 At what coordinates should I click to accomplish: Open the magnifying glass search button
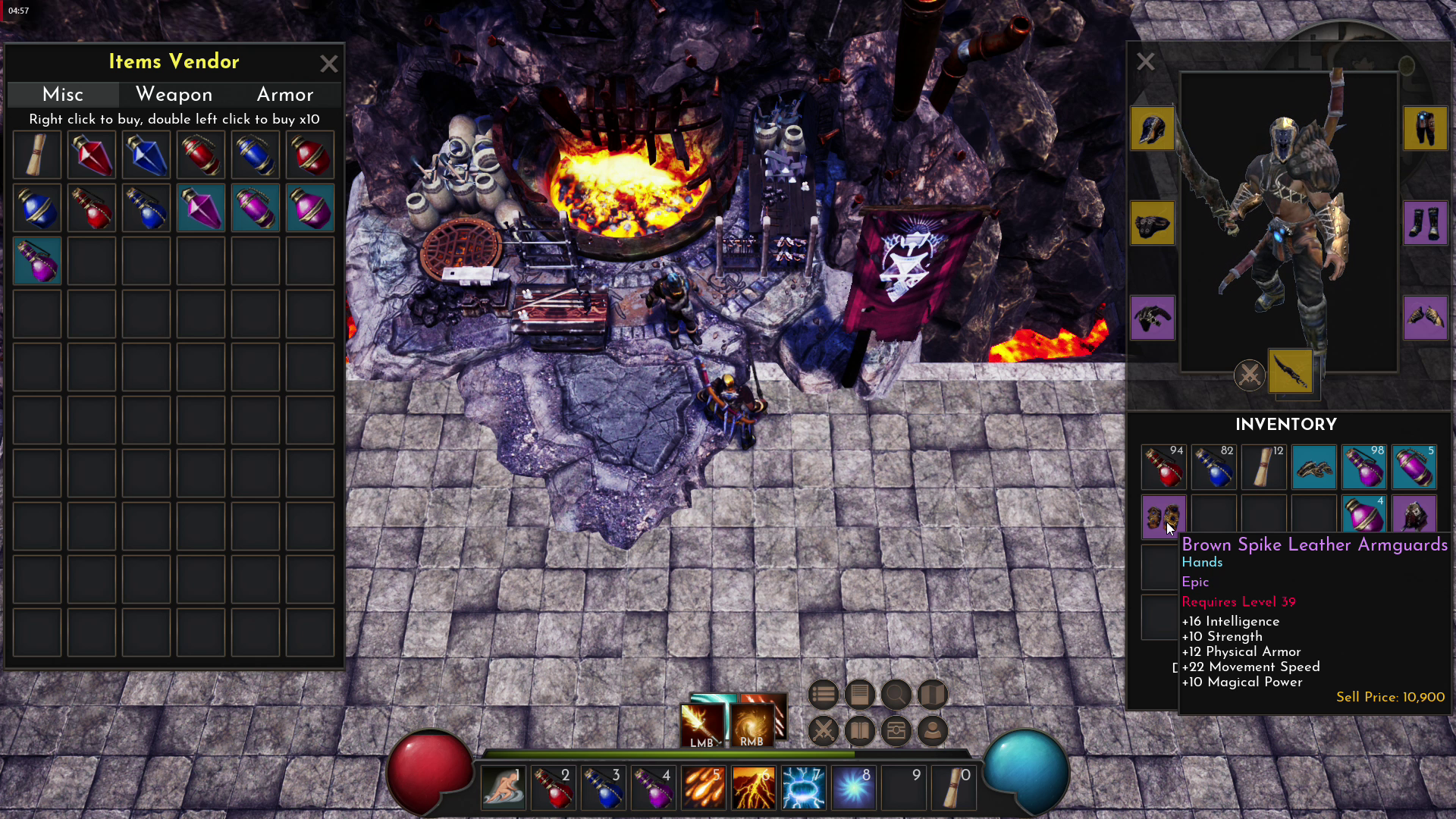896,694
